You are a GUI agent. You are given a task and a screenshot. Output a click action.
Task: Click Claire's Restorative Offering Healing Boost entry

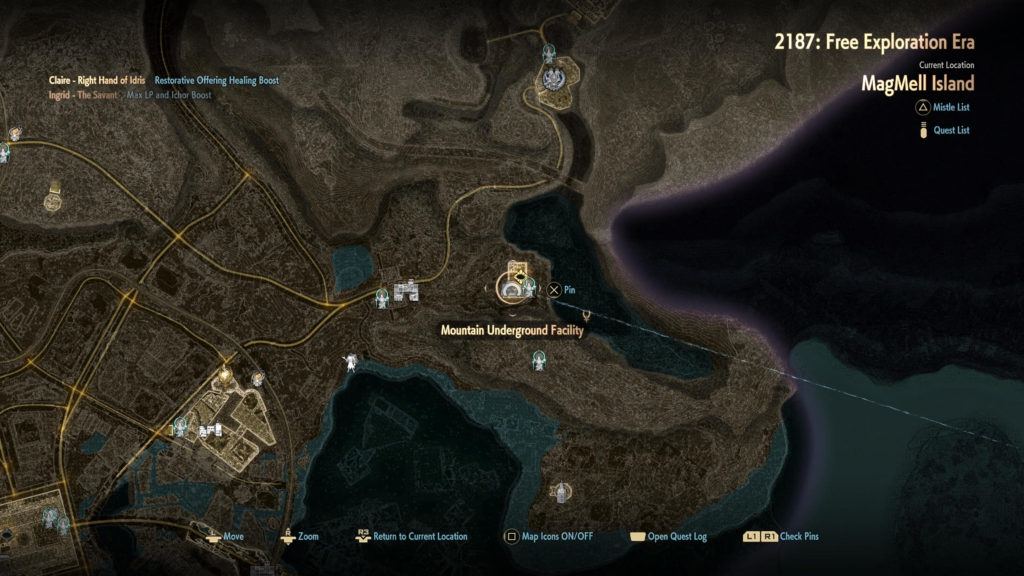(x=216, y=80)
